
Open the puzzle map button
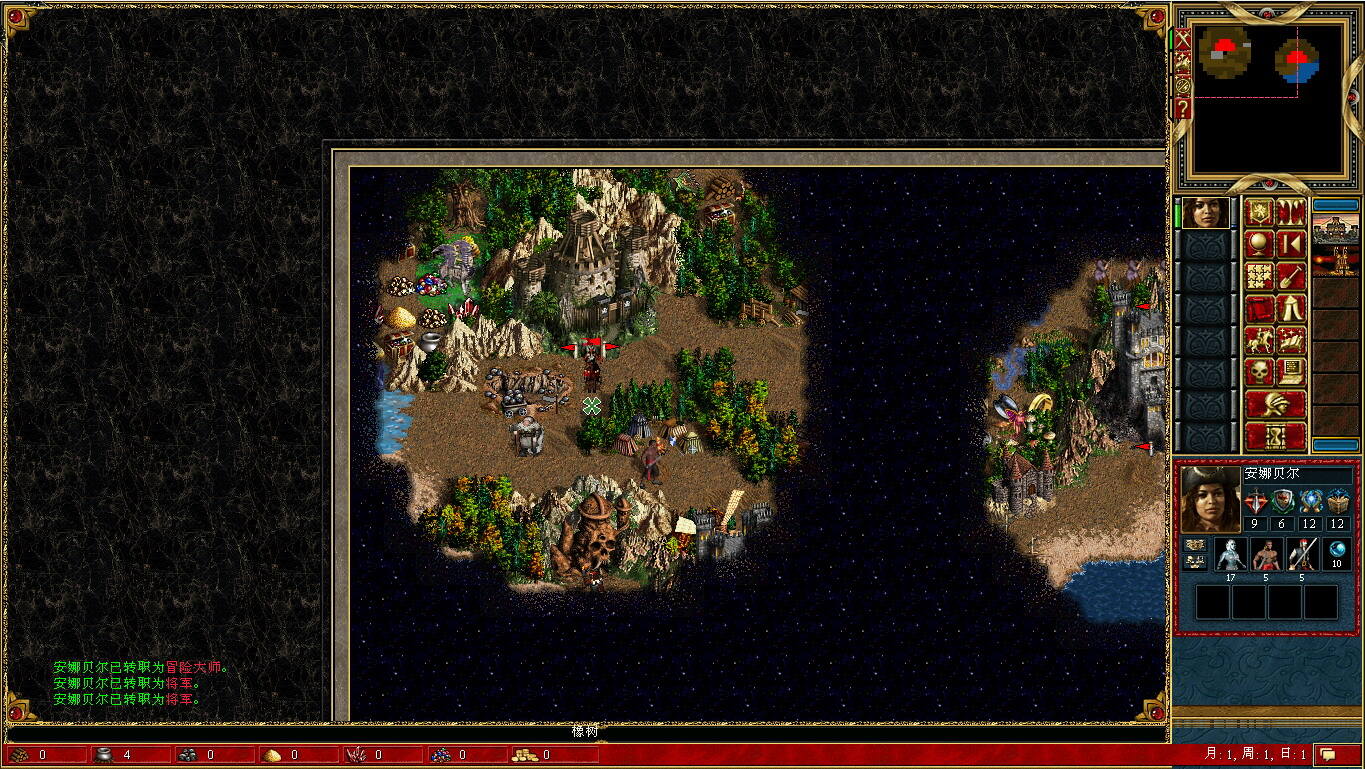pos(1259,276)
